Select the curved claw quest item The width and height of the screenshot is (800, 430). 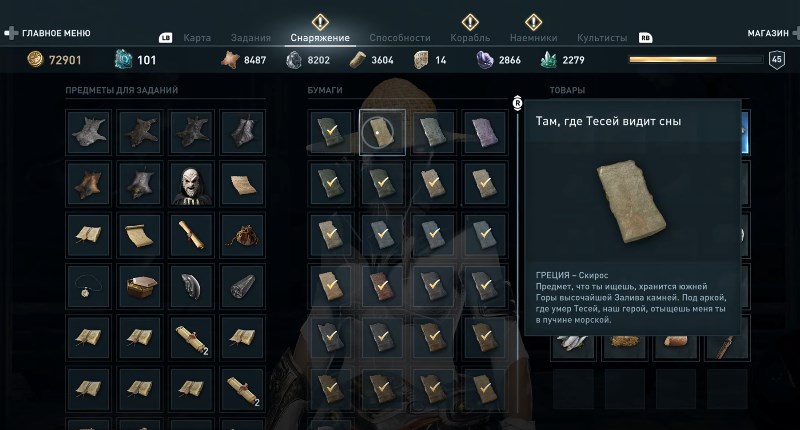coord(191,287)
